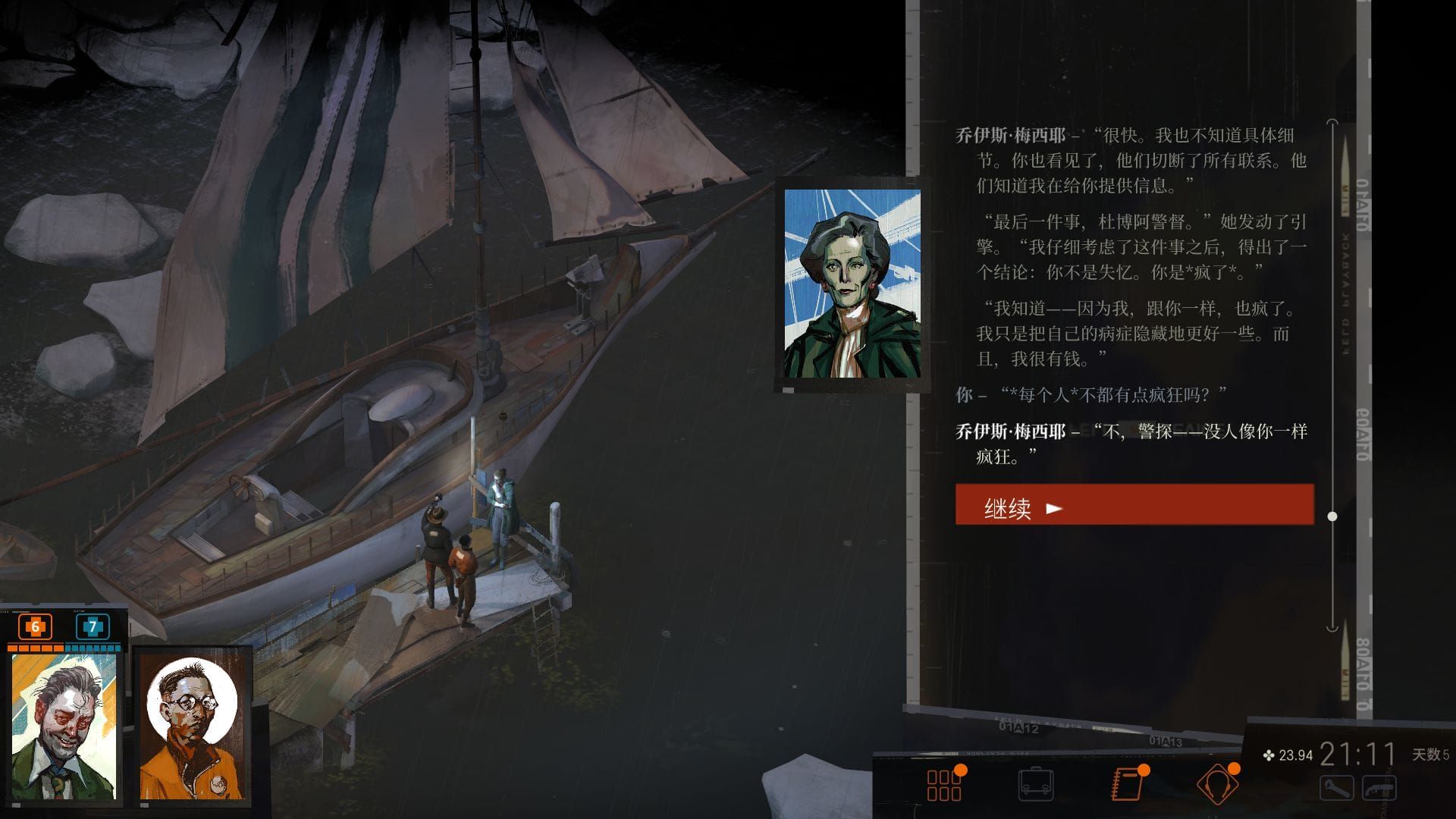Open the inventory briefcase icon
The height and width of the screenshot is (819, 1456).
(1036, 783)
